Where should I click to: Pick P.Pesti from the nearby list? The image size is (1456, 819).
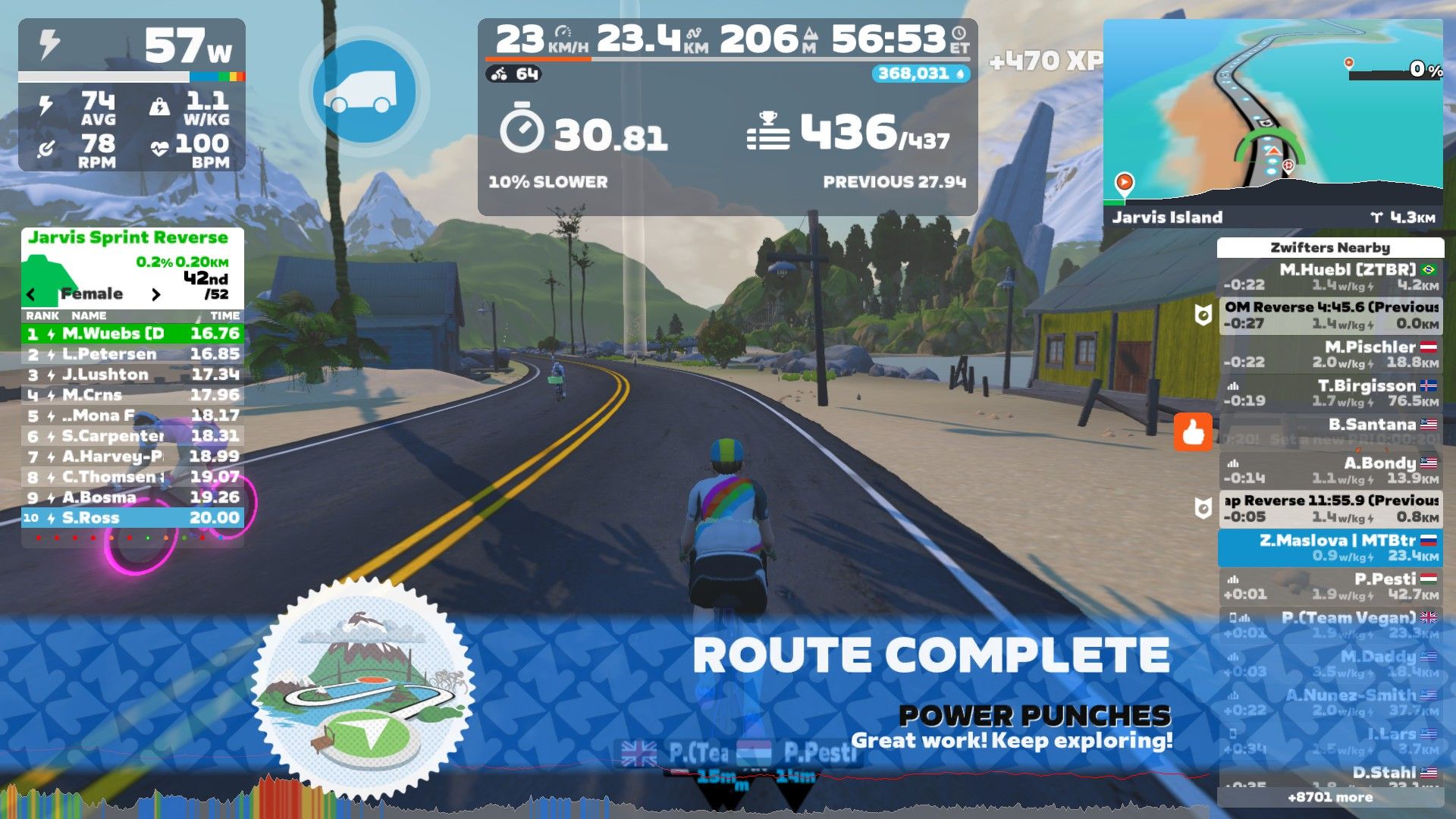point(1330,586)
